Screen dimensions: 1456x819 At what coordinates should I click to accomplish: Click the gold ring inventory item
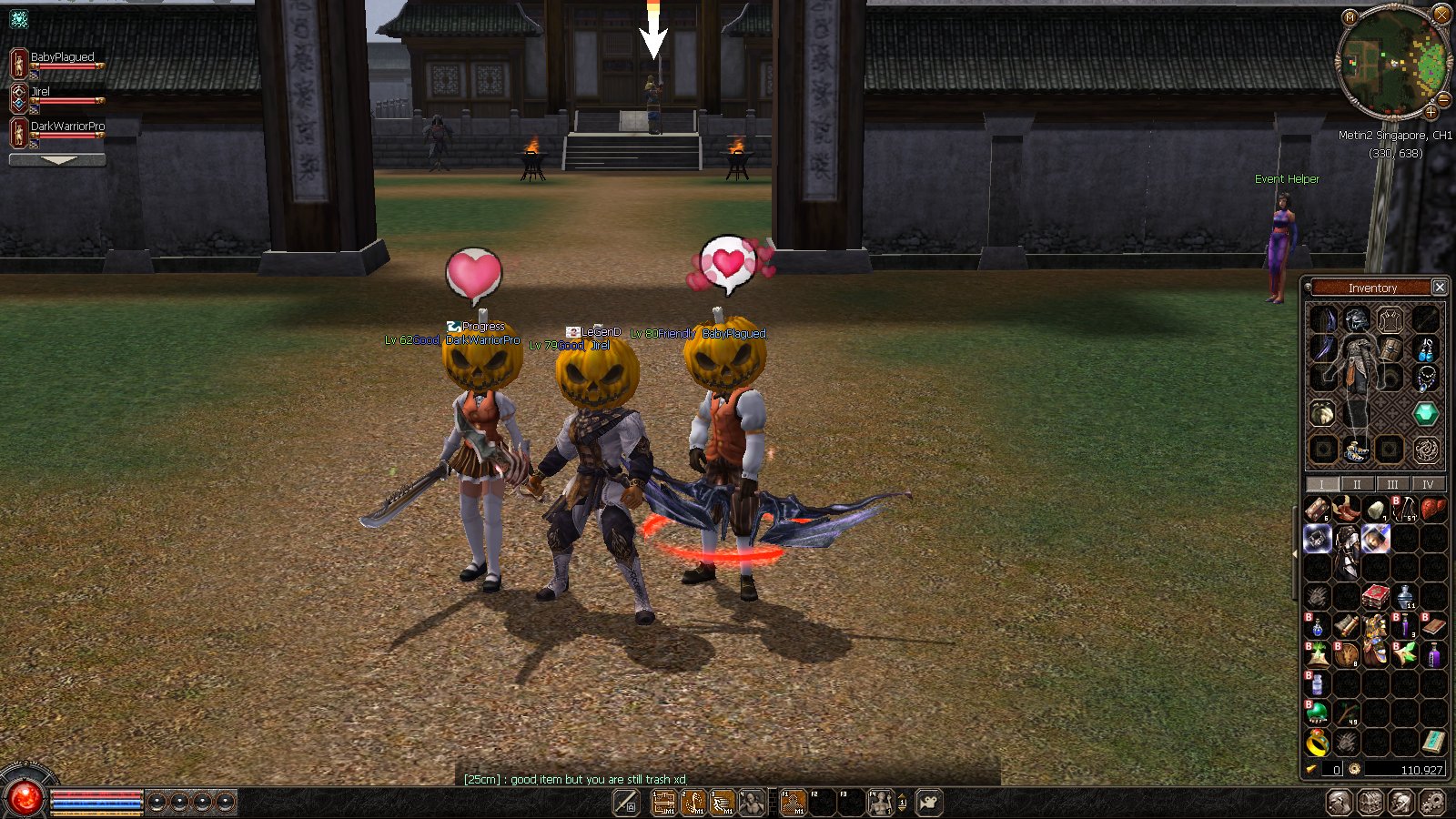click(x=1317, y=744)
